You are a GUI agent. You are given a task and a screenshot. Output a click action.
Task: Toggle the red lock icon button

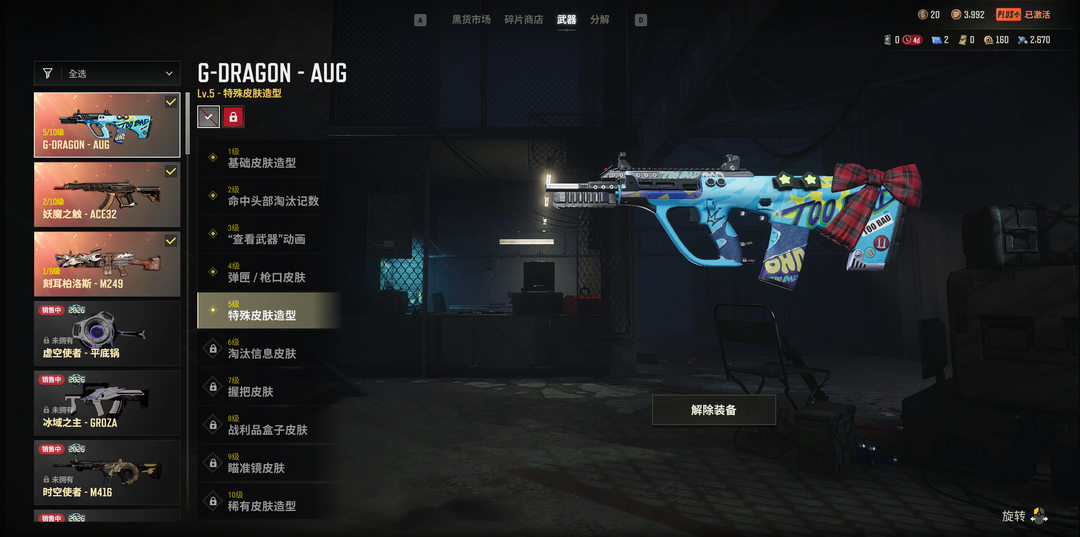point(233,117)
